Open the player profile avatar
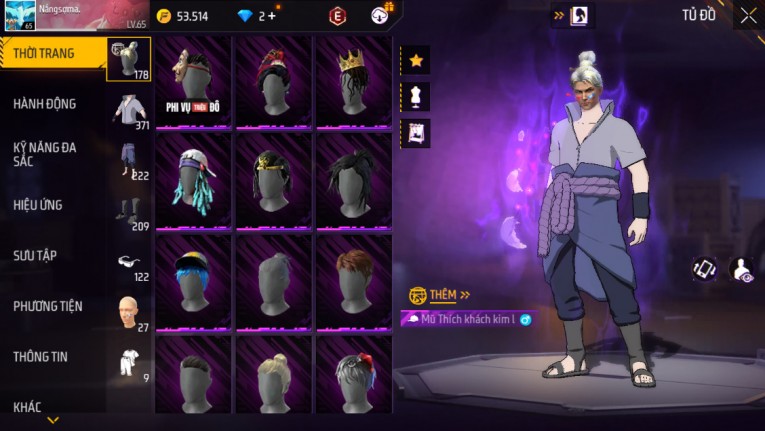 [19, 15]
